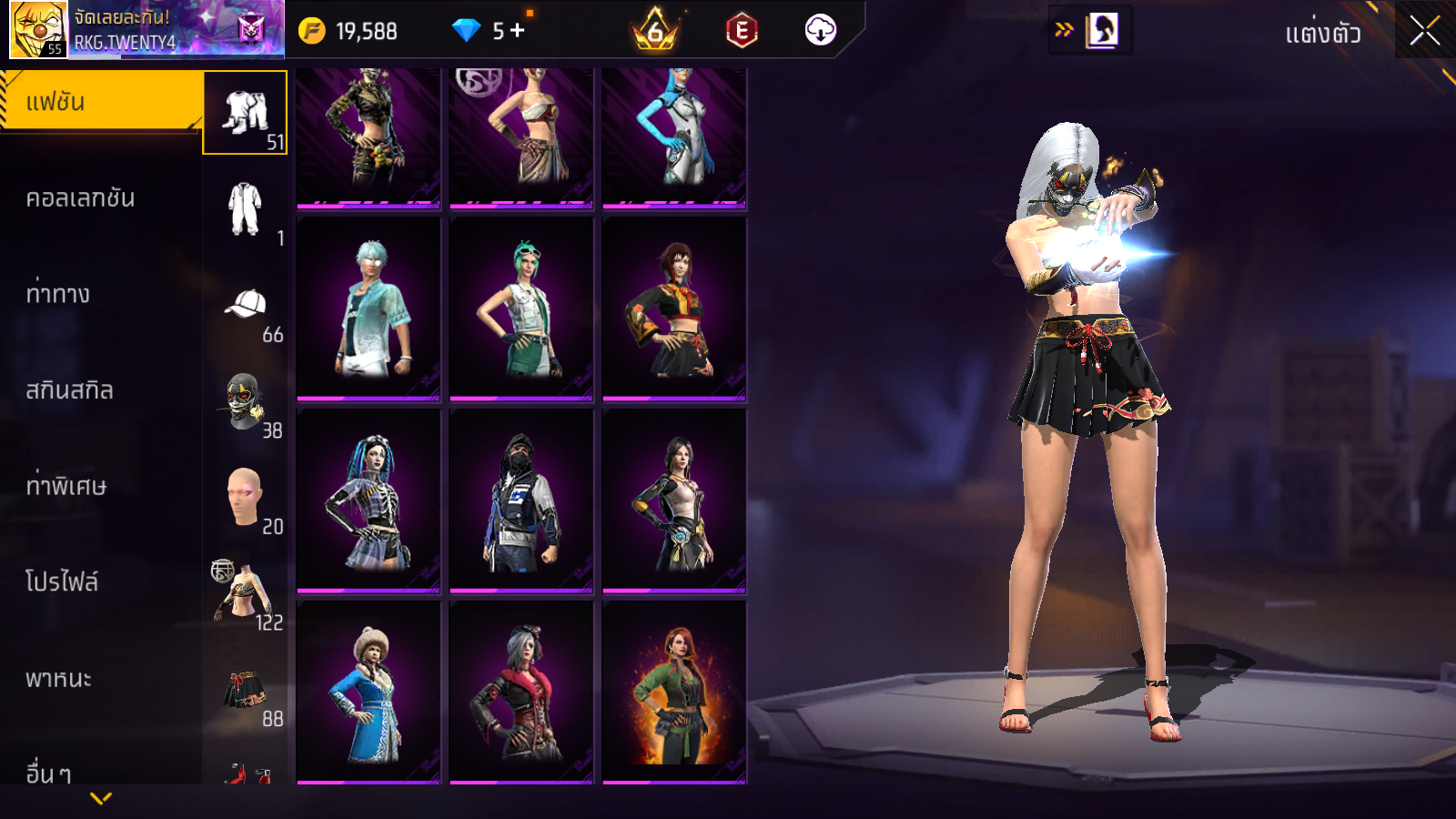Viewport: 1456px width, 819px height.
Task: Click the cloud download icon
Action: point(820,30)
